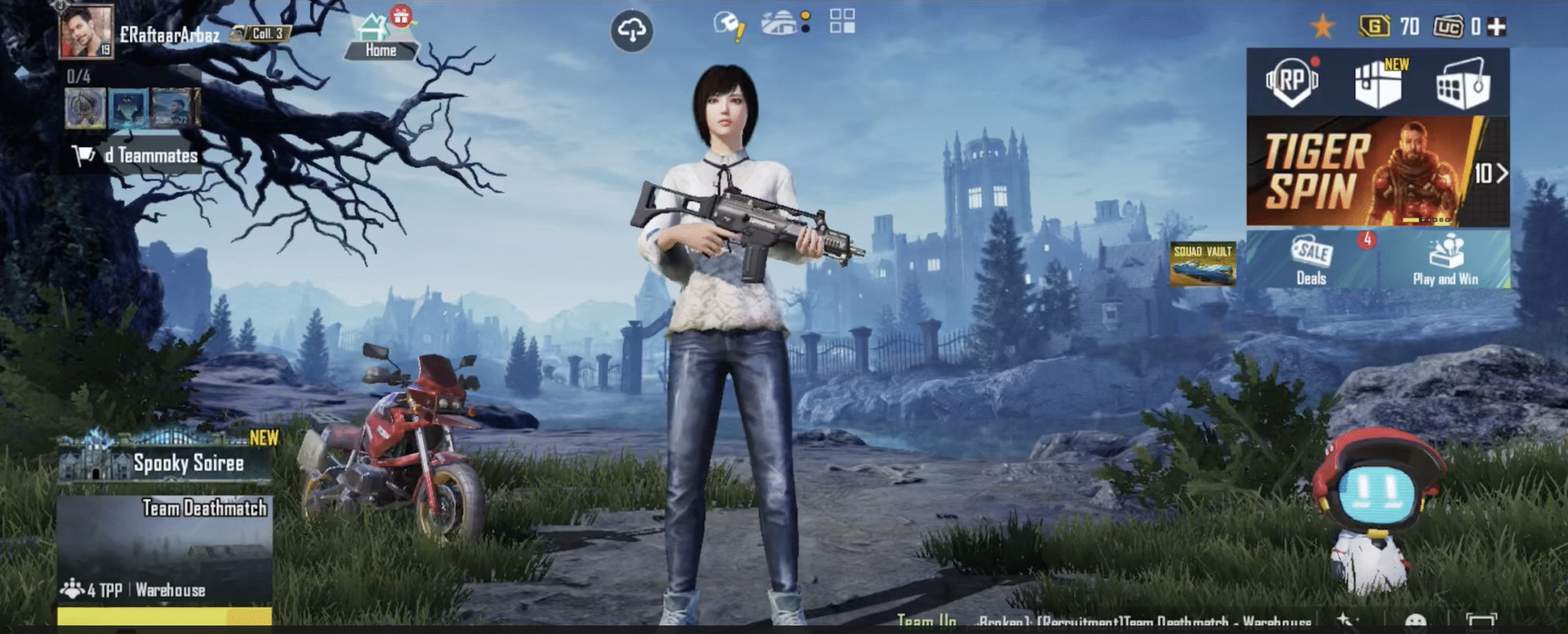Image resolution: width=1568 pixels, height=634 pixels.
Task: Open the Teammates recruitment button
Action: point(137,156)
